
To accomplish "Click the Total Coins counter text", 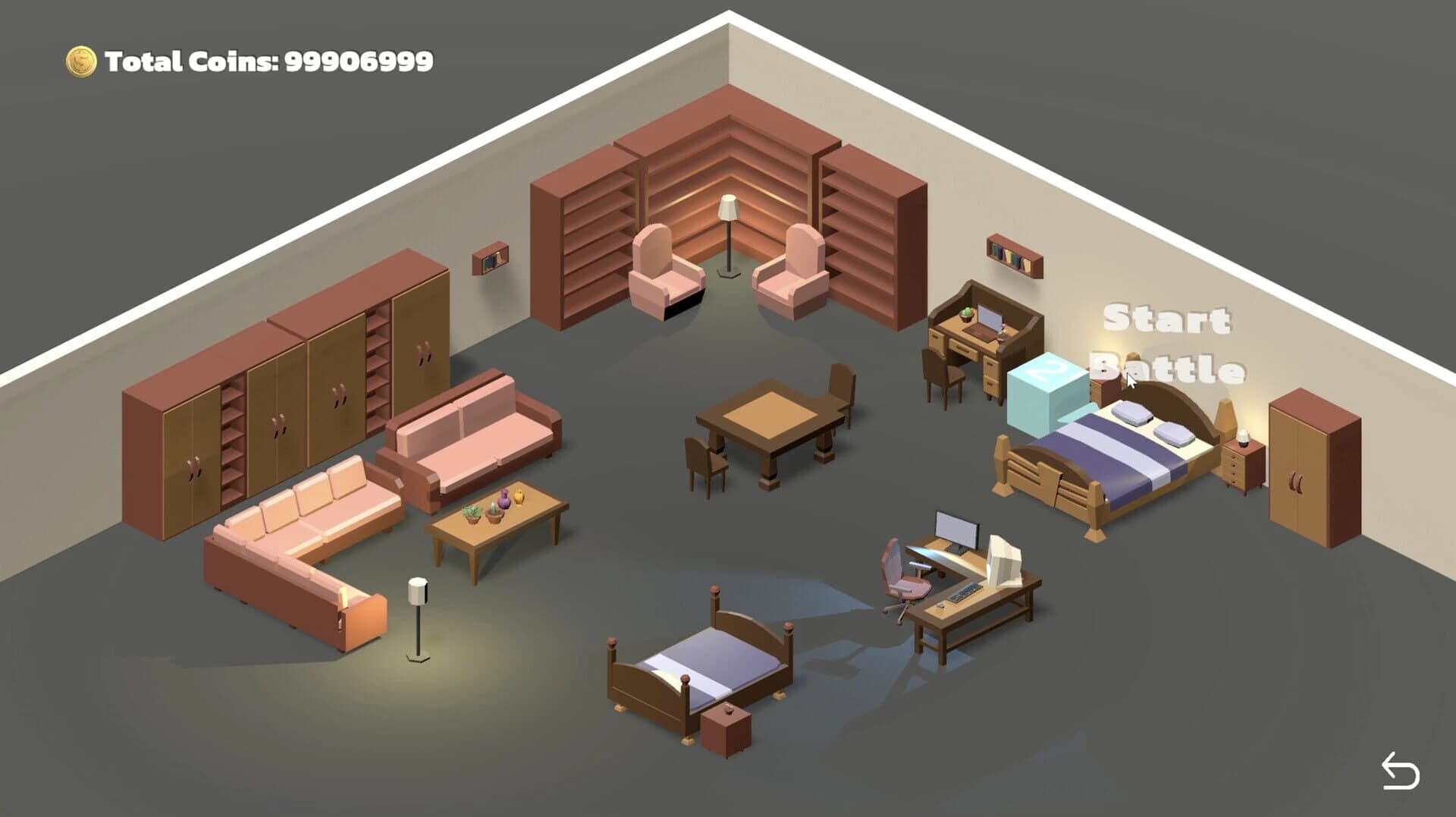I will point(265,61).
